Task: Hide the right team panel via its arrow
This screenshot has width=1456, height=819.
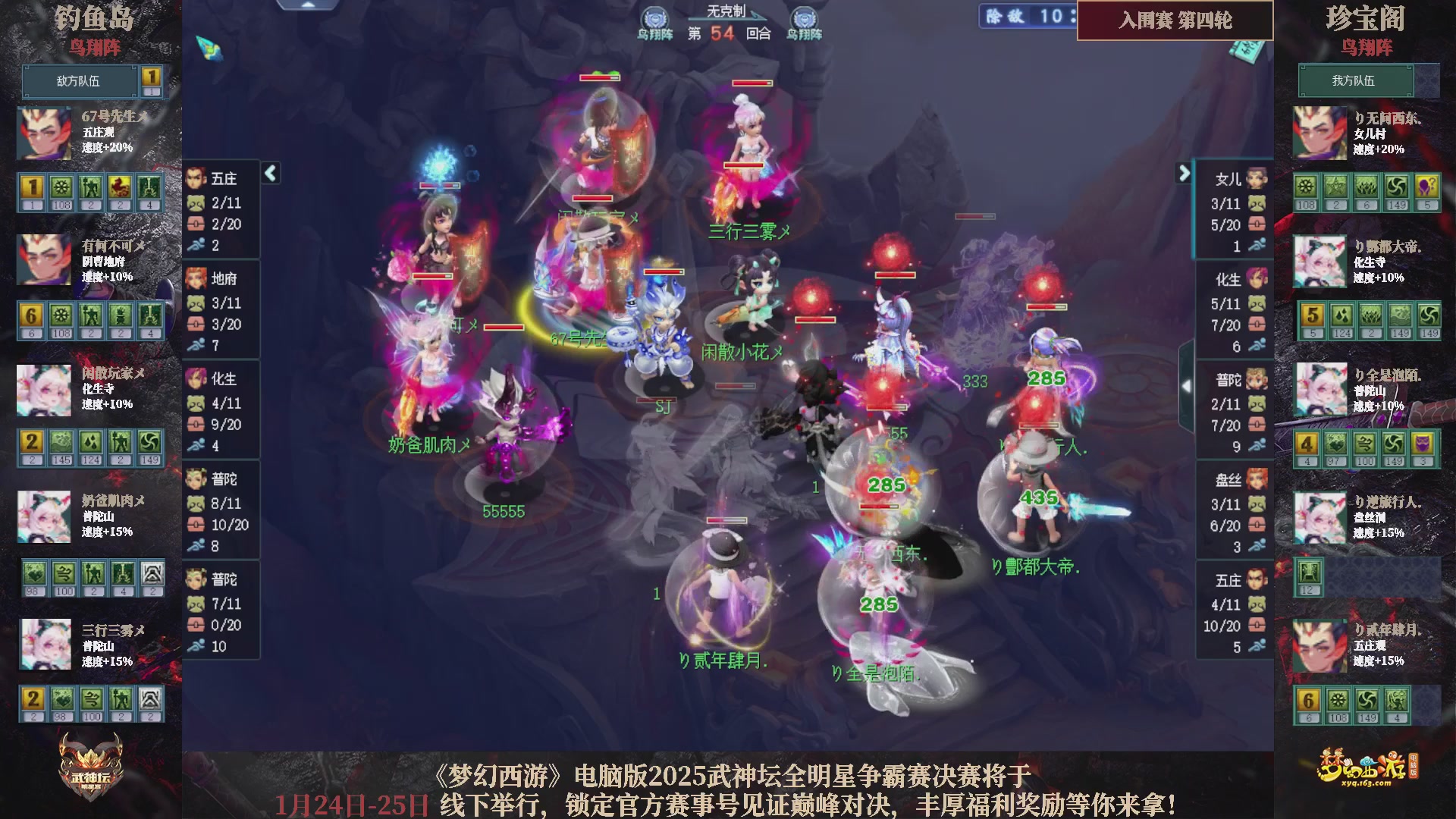Action: click(1185, 173)
